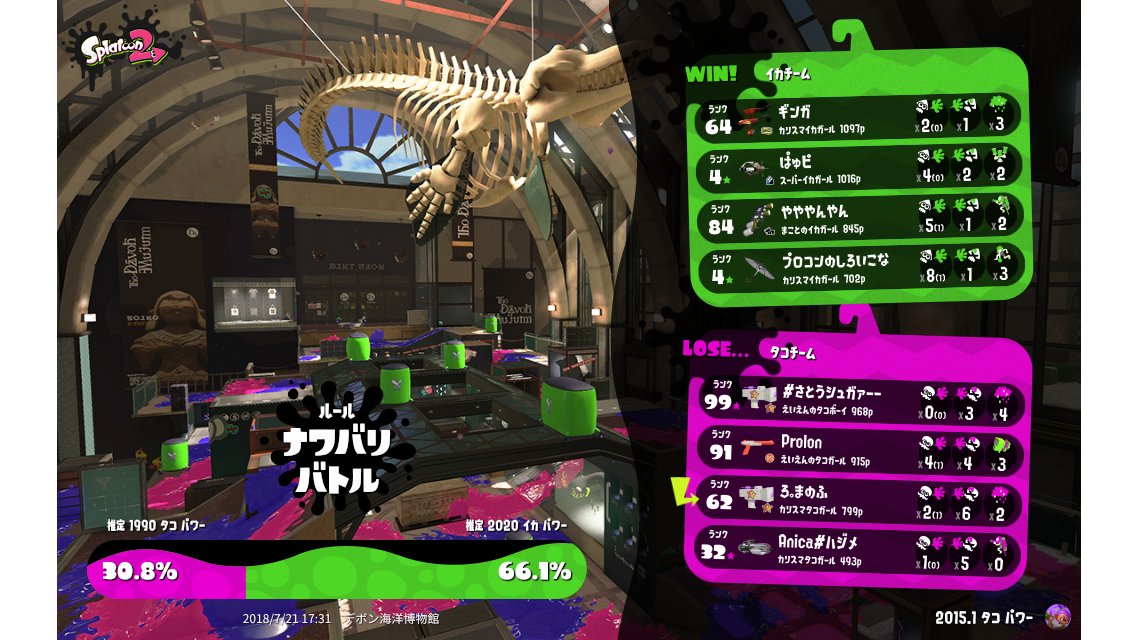Click the player avatar beside 2015.1 タコパワー
Screen dimensions: 1138x640
pos(1057,616)
